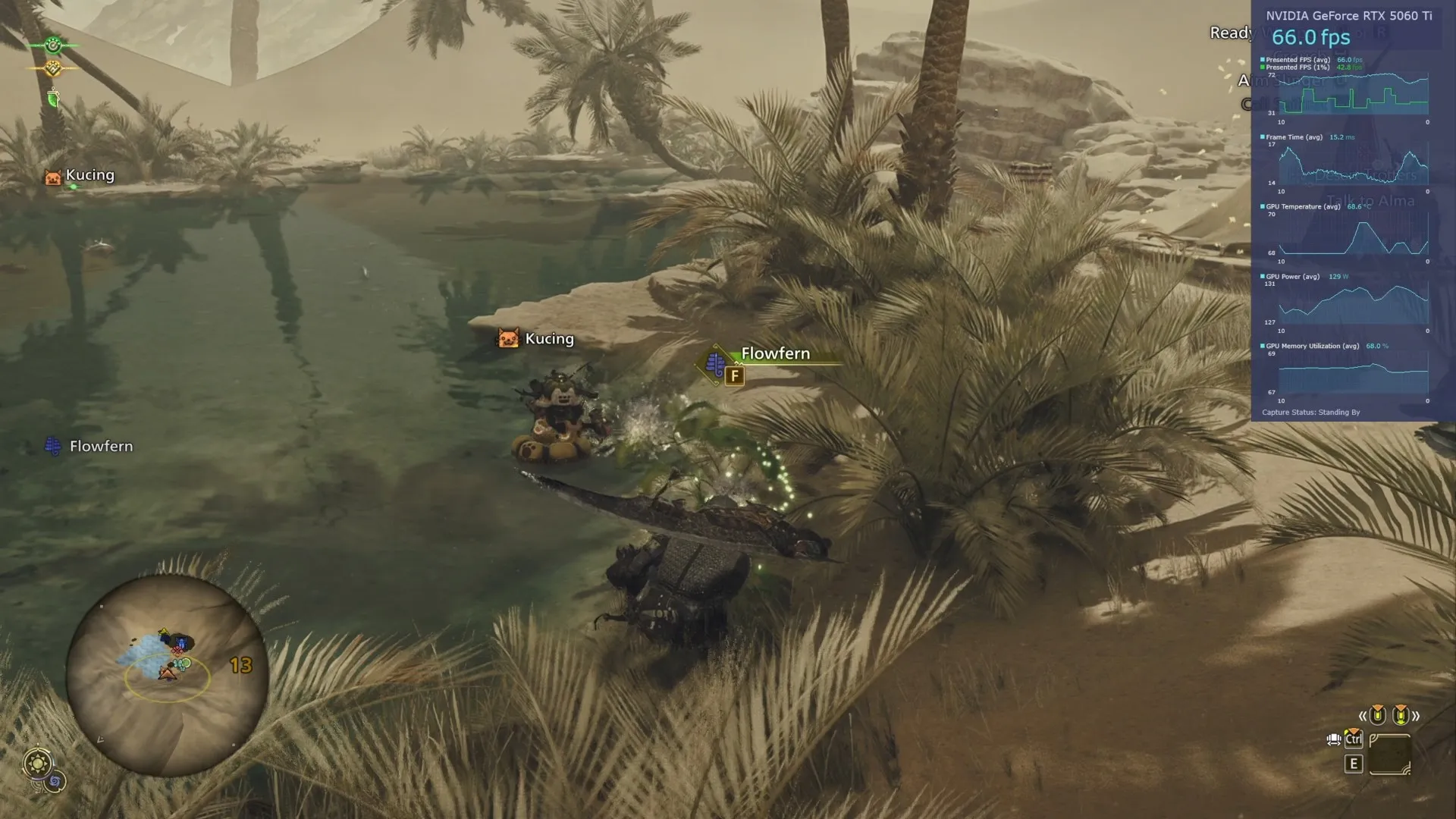
Task: Open the circular minimap
Action: [x=167, y=675]
